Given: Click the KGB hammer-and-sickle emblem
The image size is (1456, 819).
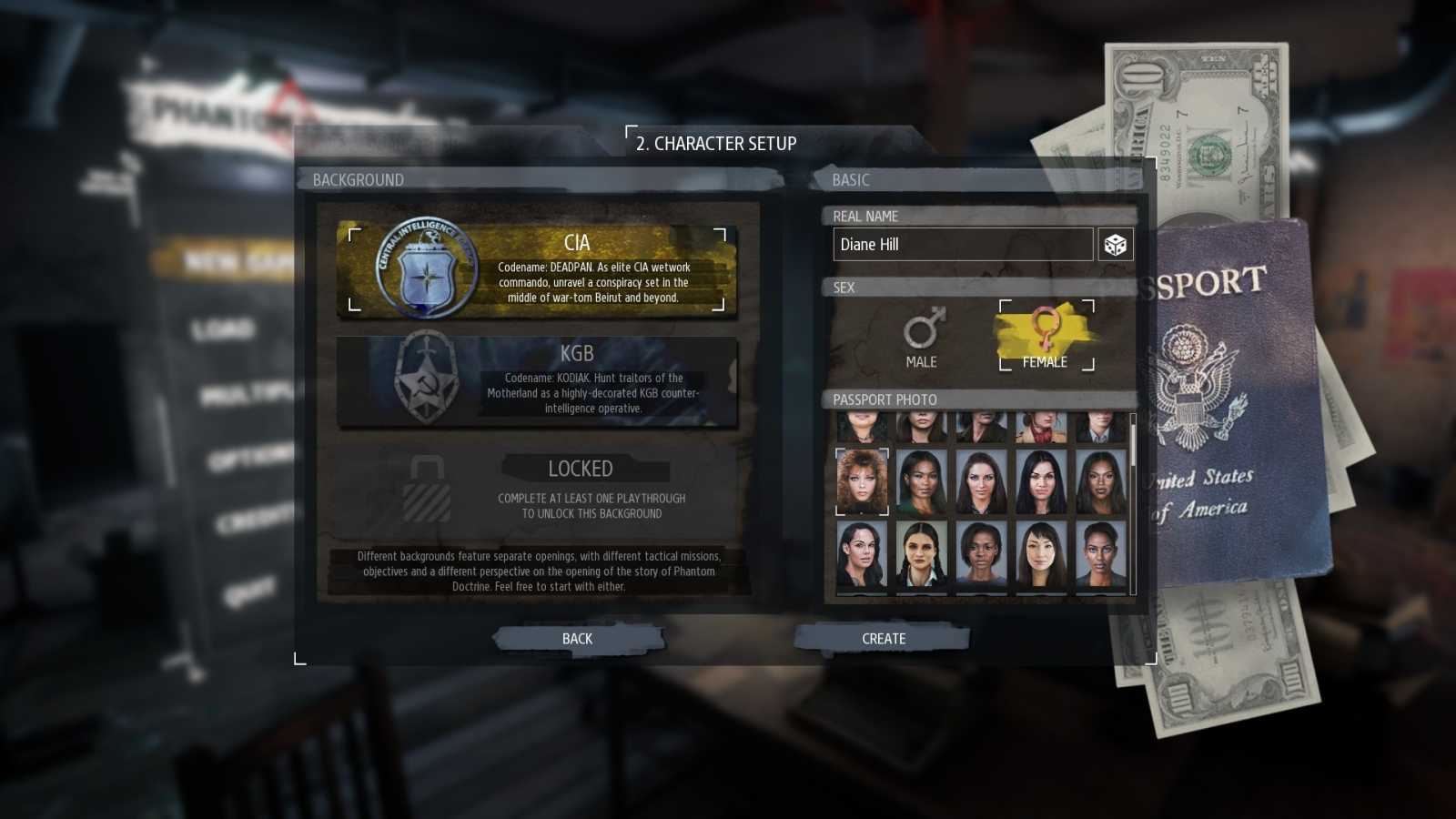Looking at the screenshot, I should pyautogui.click(x=424, y=381).
